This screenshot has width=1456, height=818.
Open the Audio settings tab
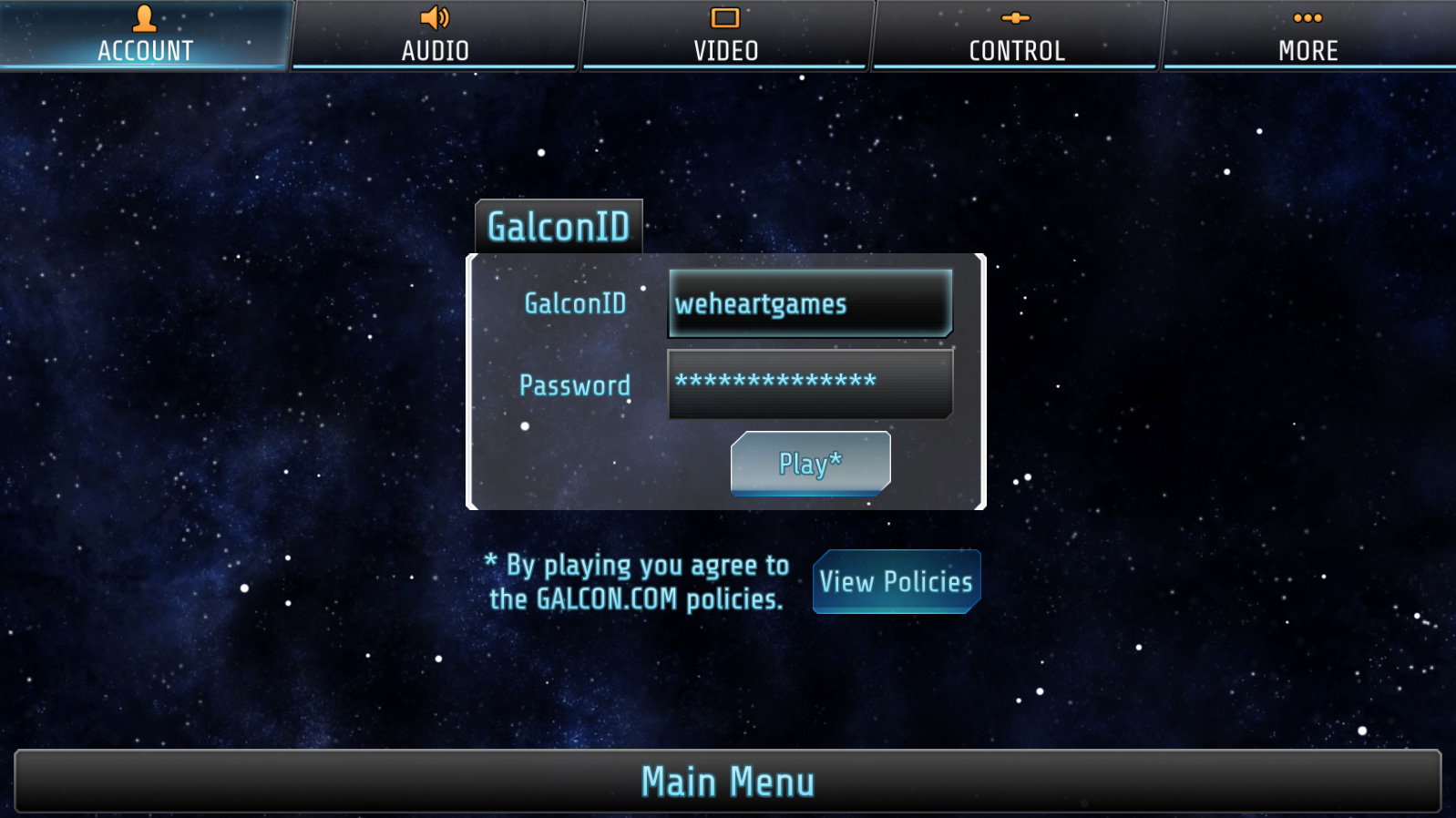436,35
